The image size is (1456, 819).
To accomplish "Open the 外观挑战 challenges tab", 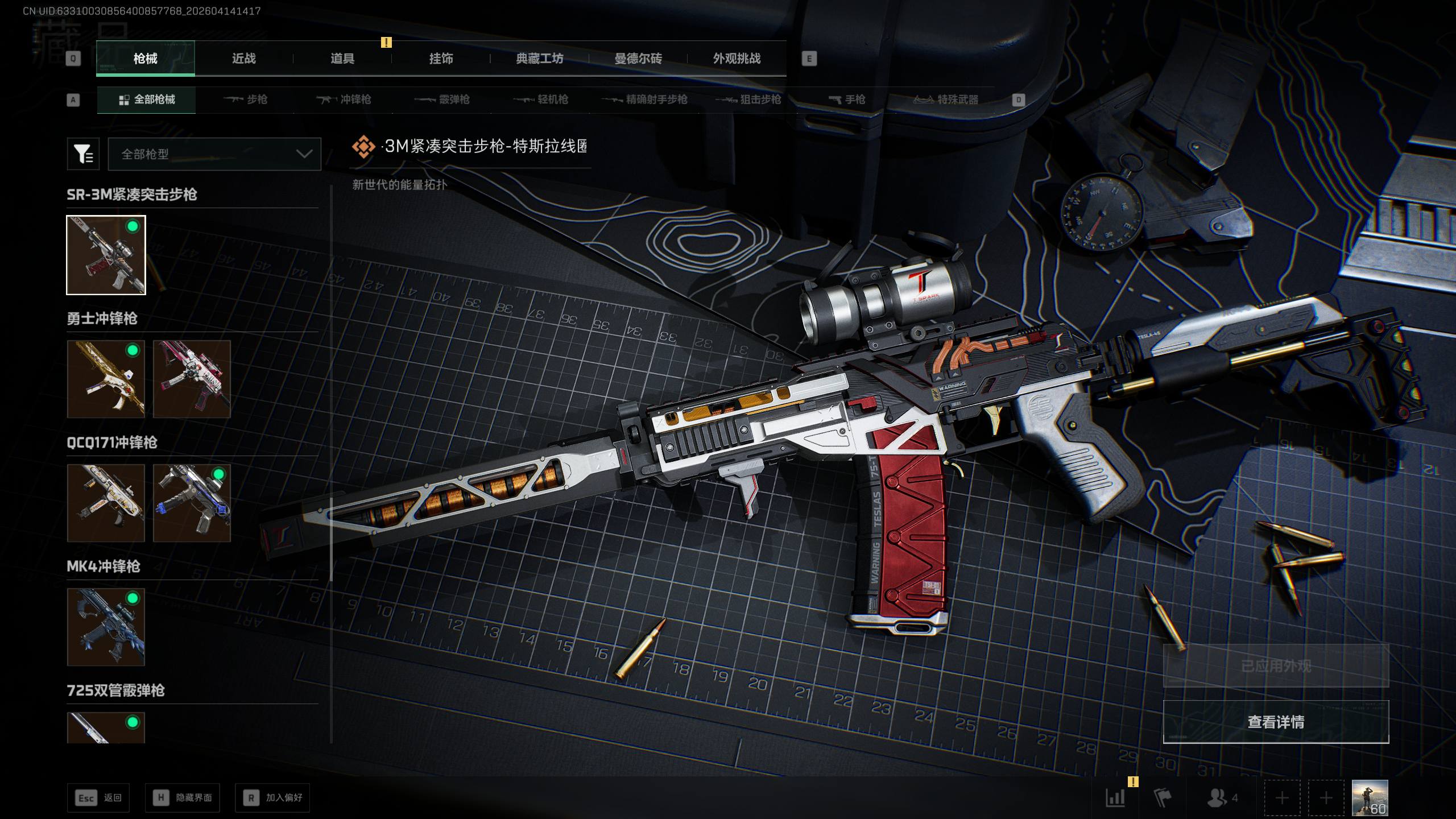I will click(x=737, y=59).
